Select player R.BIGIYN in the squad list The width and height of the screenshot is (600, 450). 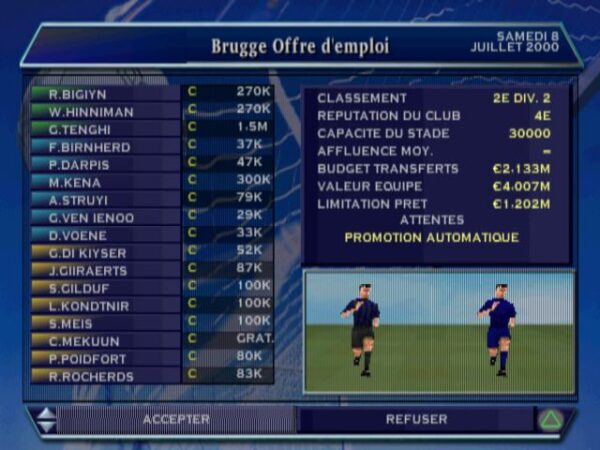coord(150,92)
